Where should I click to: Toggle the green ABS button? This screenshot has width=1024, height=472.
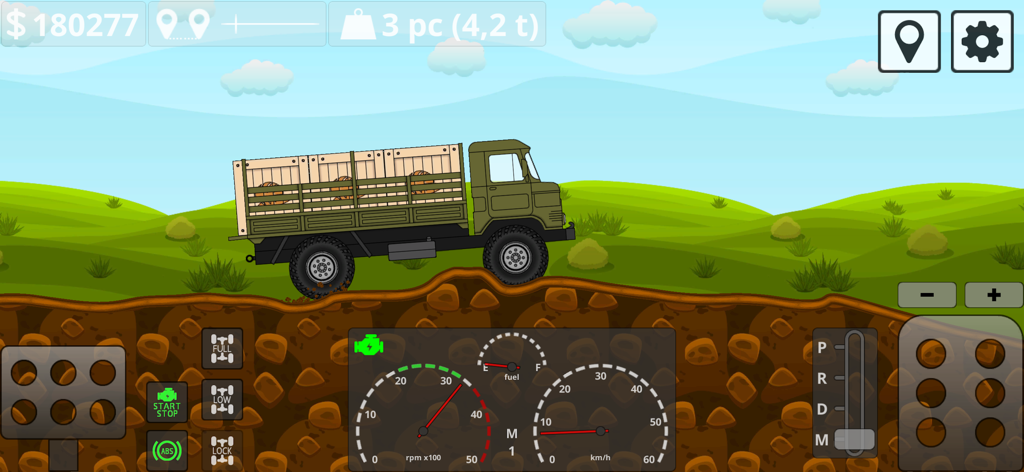pyautogui.click(x=167, y=450)
